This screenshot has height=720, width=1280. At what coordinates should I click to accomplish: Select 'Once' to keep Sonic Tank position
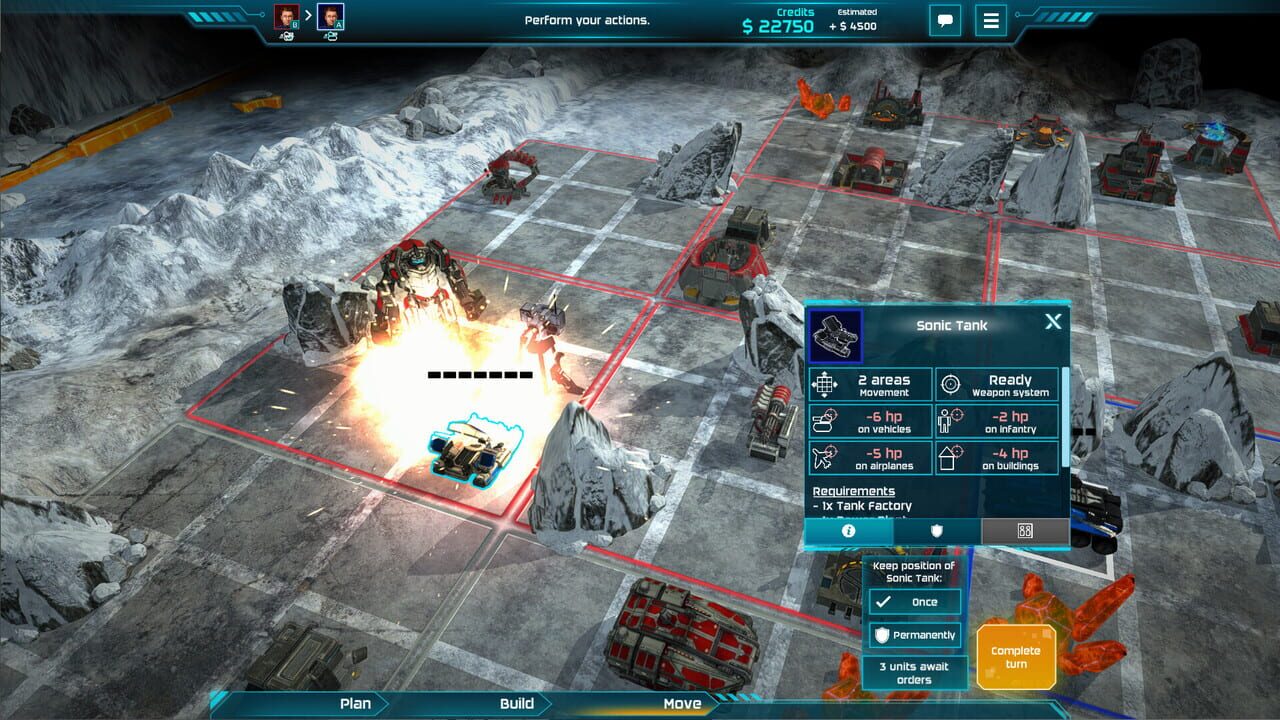(x=914, y=601)
